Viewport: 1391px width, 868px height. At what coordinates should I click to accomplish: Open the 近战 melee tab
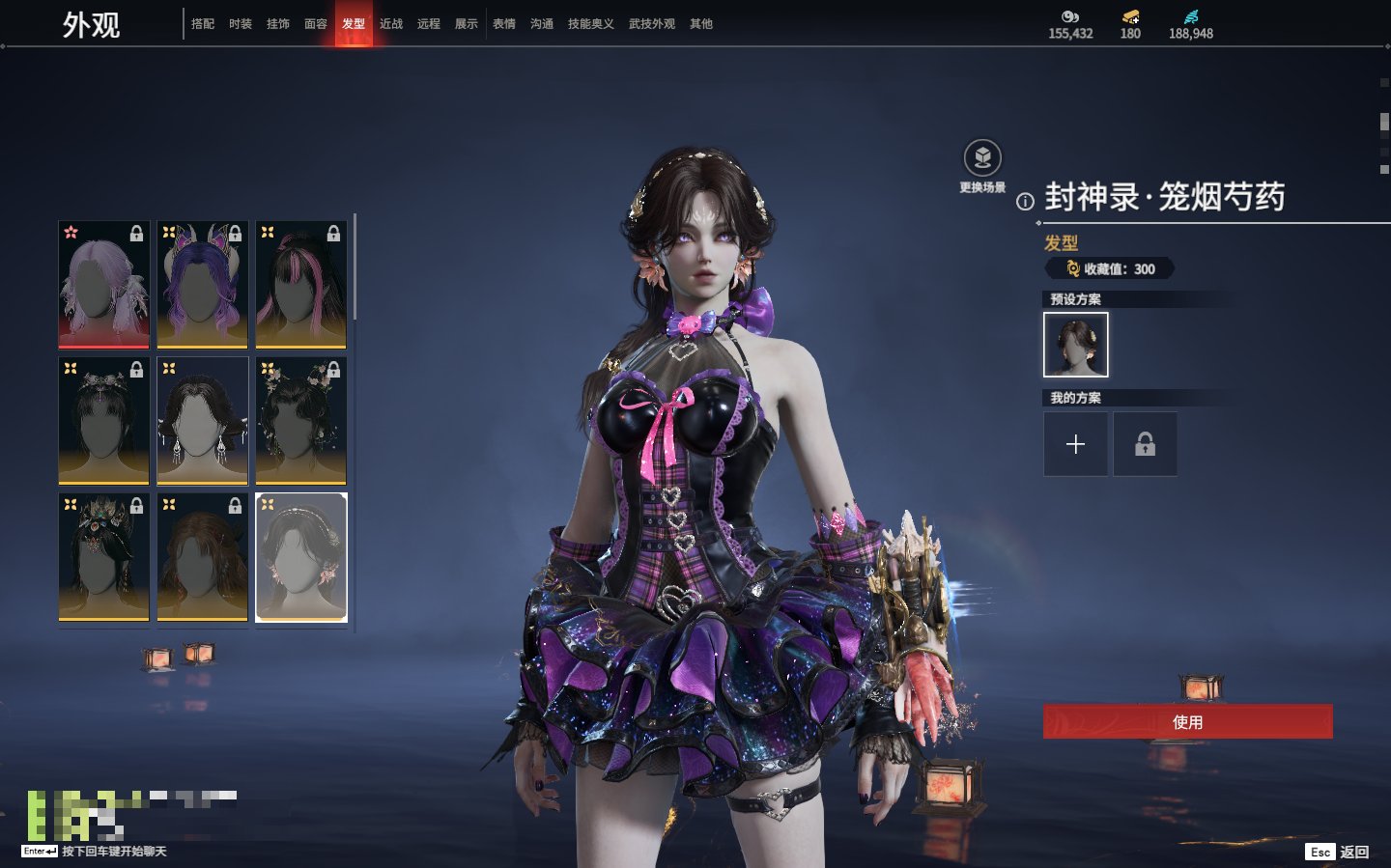[391, 24]
